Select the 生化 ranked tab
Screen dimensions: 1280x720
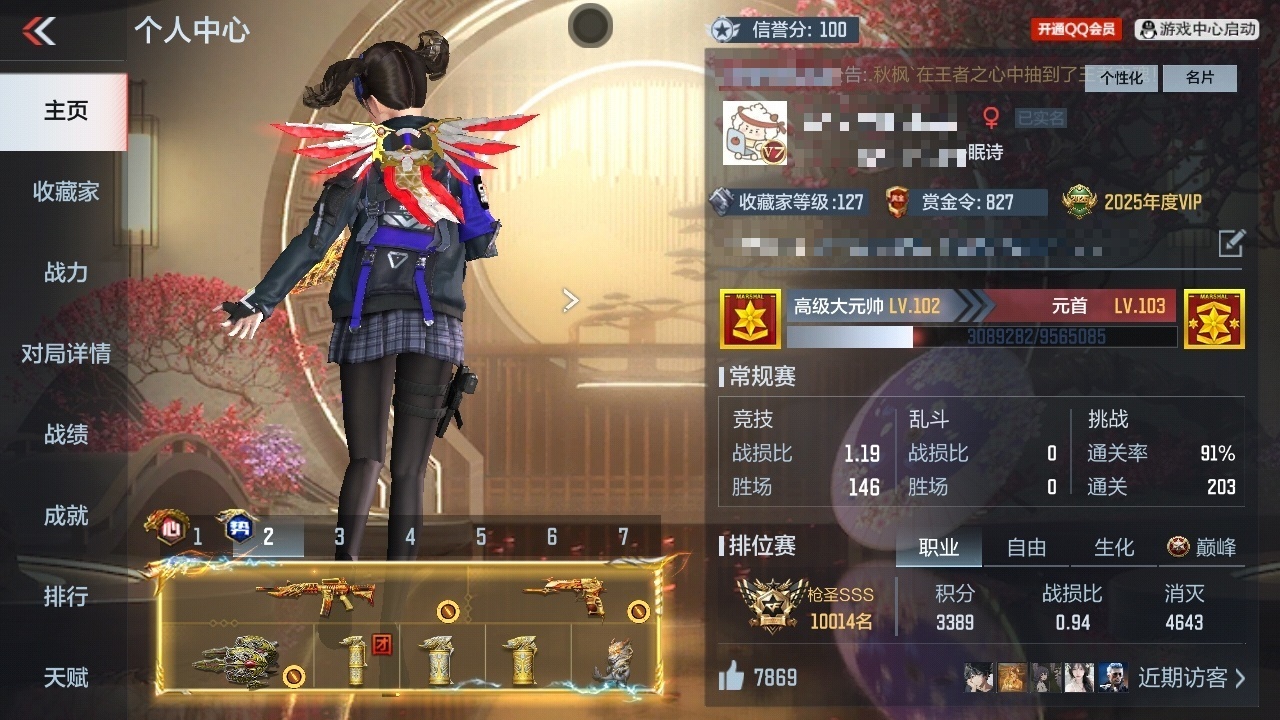[1114, 547]
